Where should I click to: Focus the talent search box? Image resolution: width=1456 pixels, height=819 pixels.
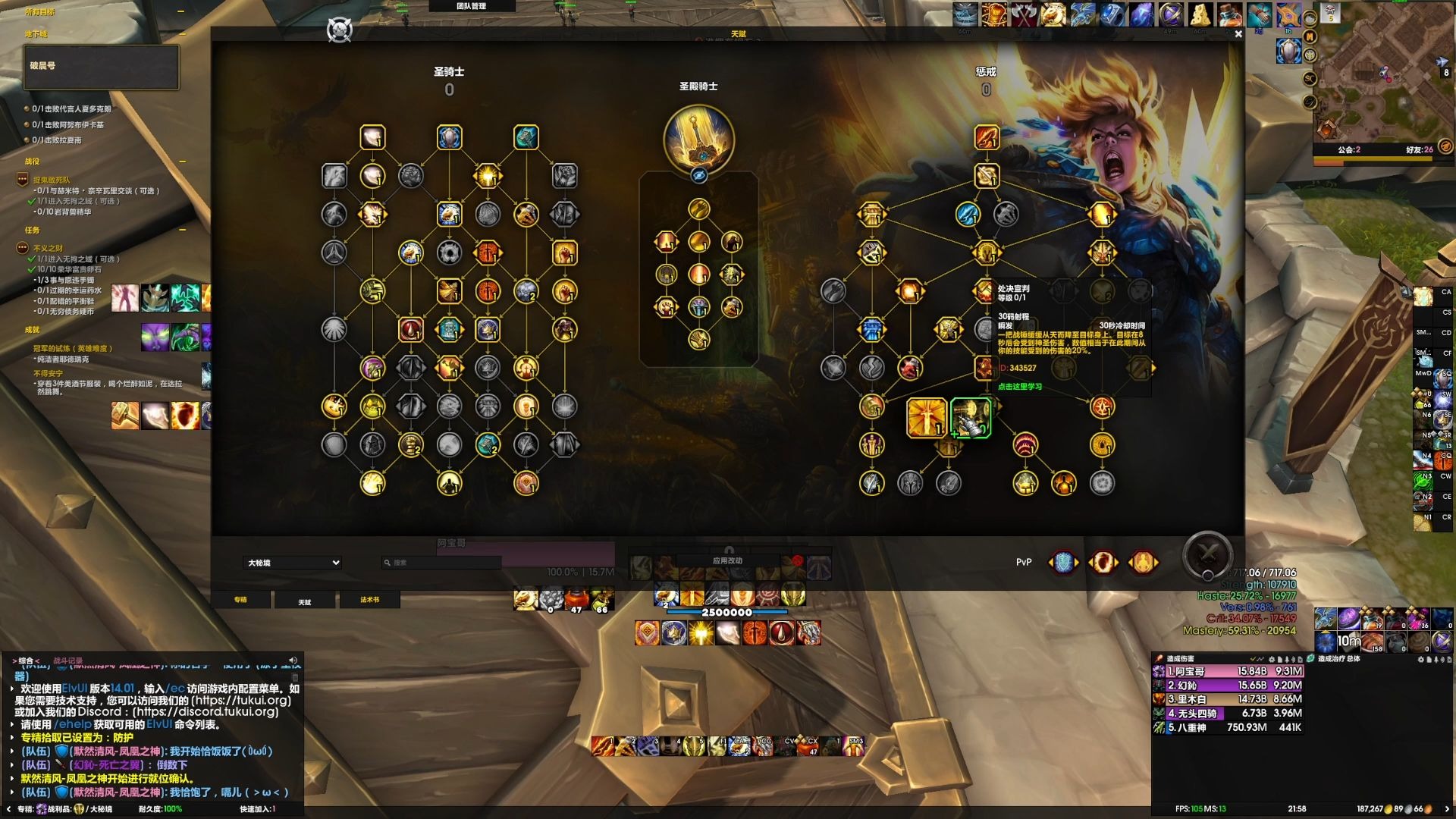442,563
